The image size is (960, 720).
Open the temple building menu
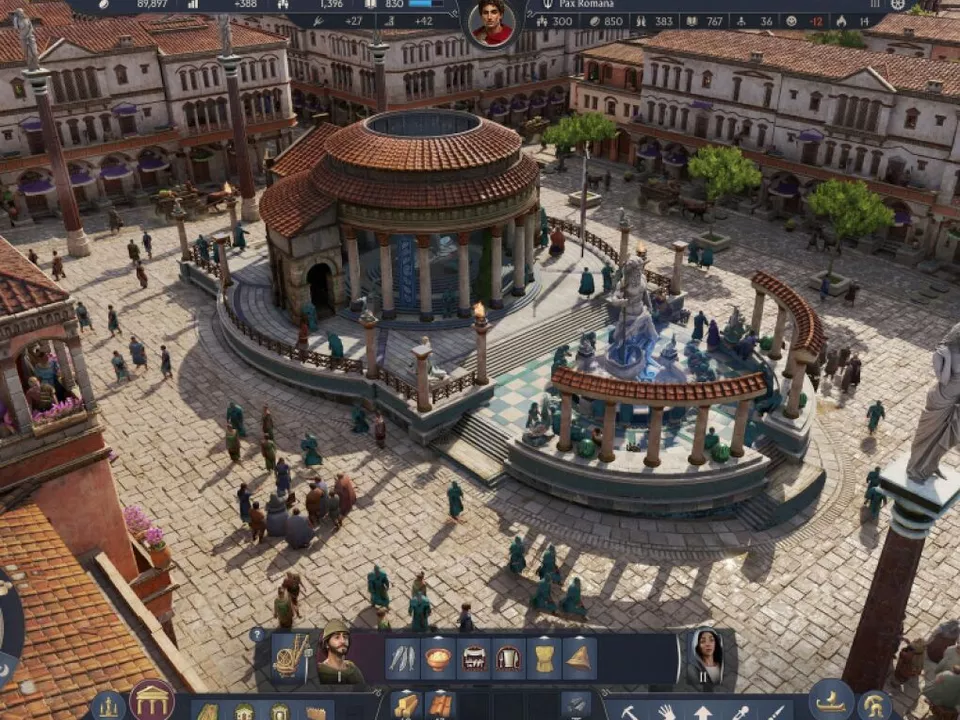click(152, 700)
